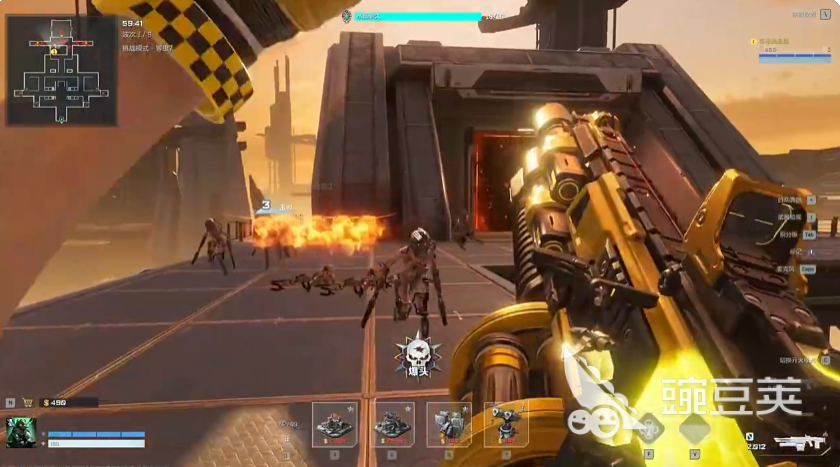
Task: Select the boxy tower turret slot
Action: pos(449,424)
